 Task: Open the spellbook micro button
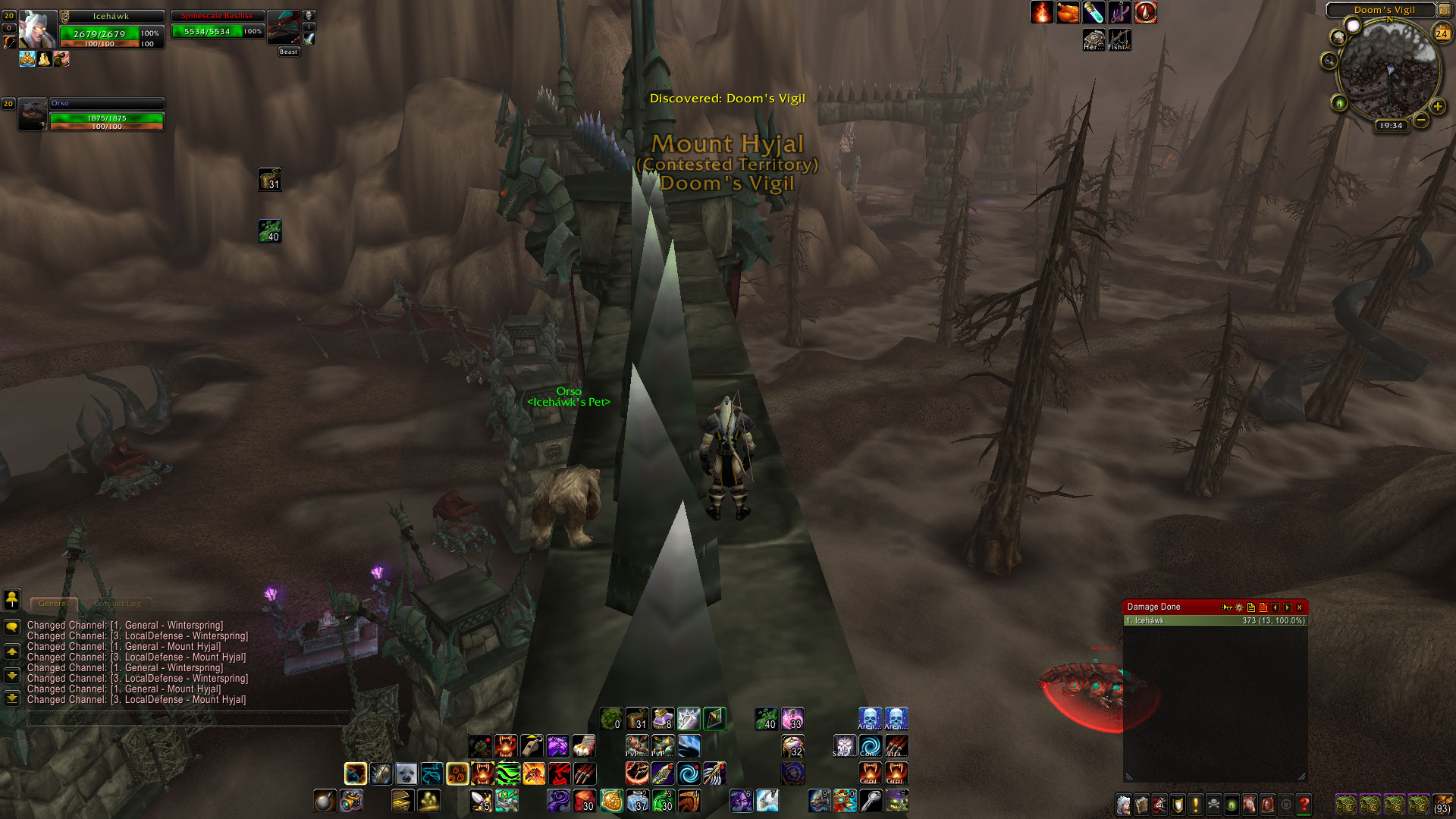coord(1141,804)
